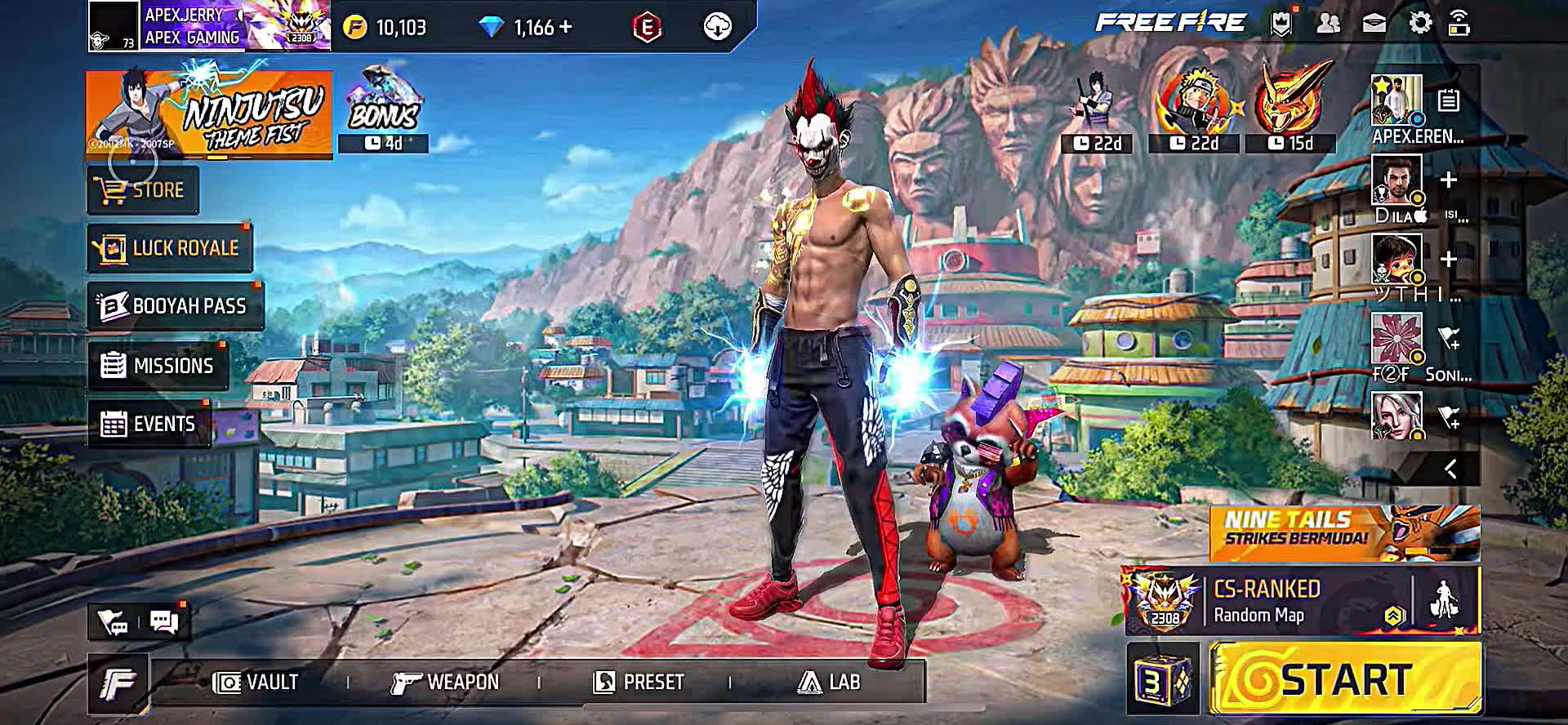The width and height of the screenshot is (1568, 725).
Task: Open the Booyah Pass
Action: [x=176, y=306]
